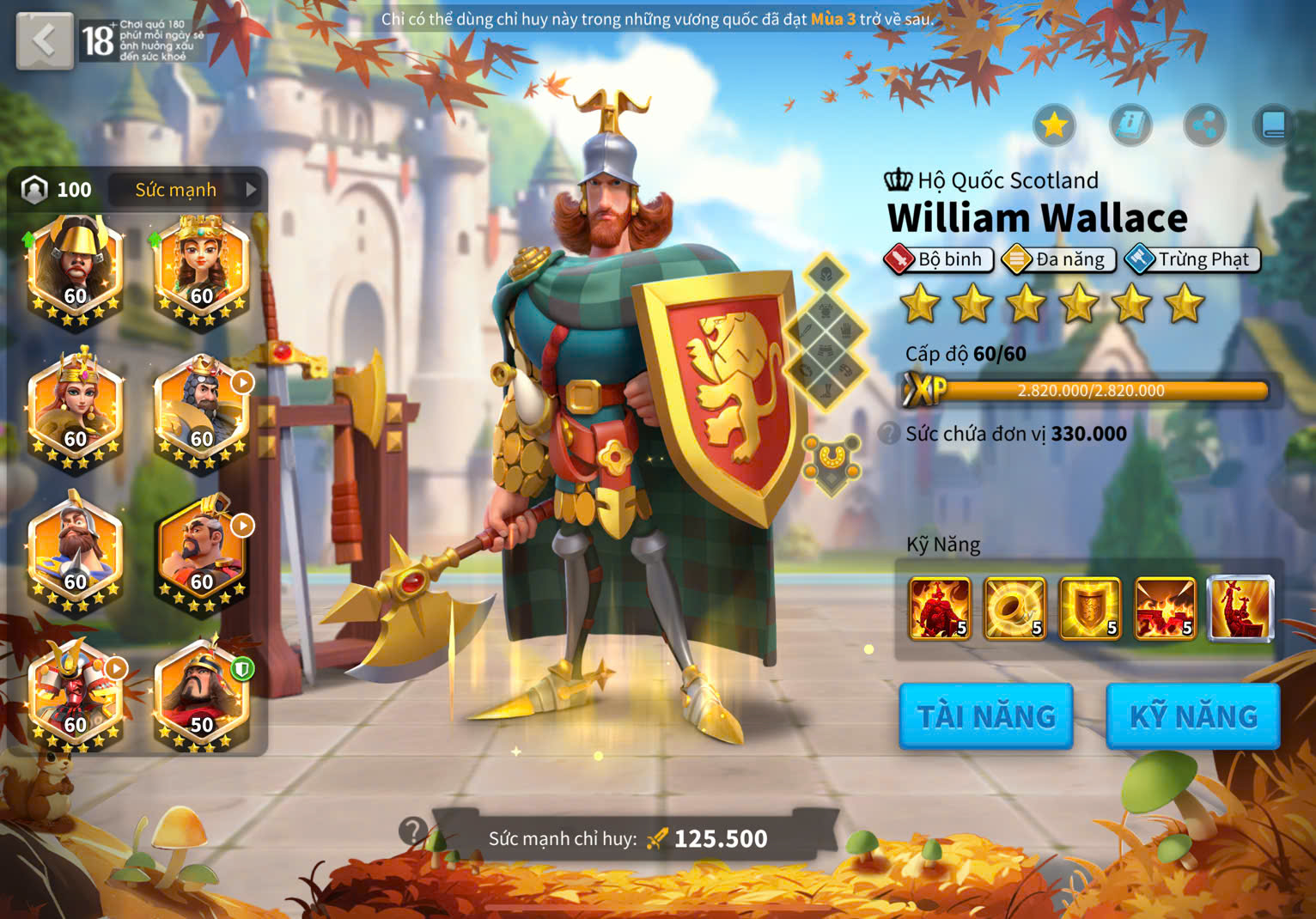The height and width of the screenshot is (919, 1316).
Task: Open the book icon at top right
Action: 1274,126
